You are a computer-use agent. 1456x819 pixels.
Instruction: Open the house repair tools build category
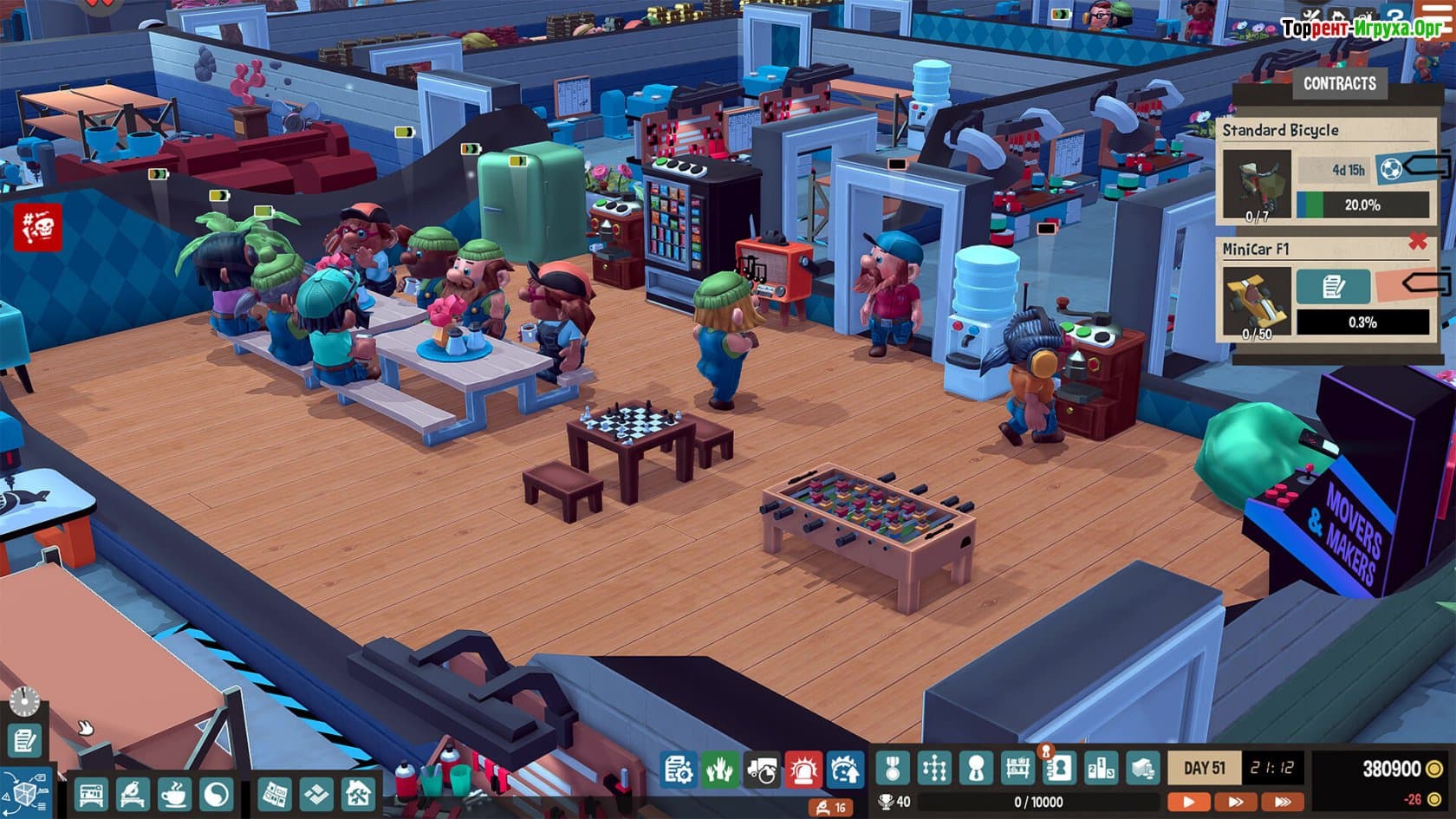[x=357, y=793]
